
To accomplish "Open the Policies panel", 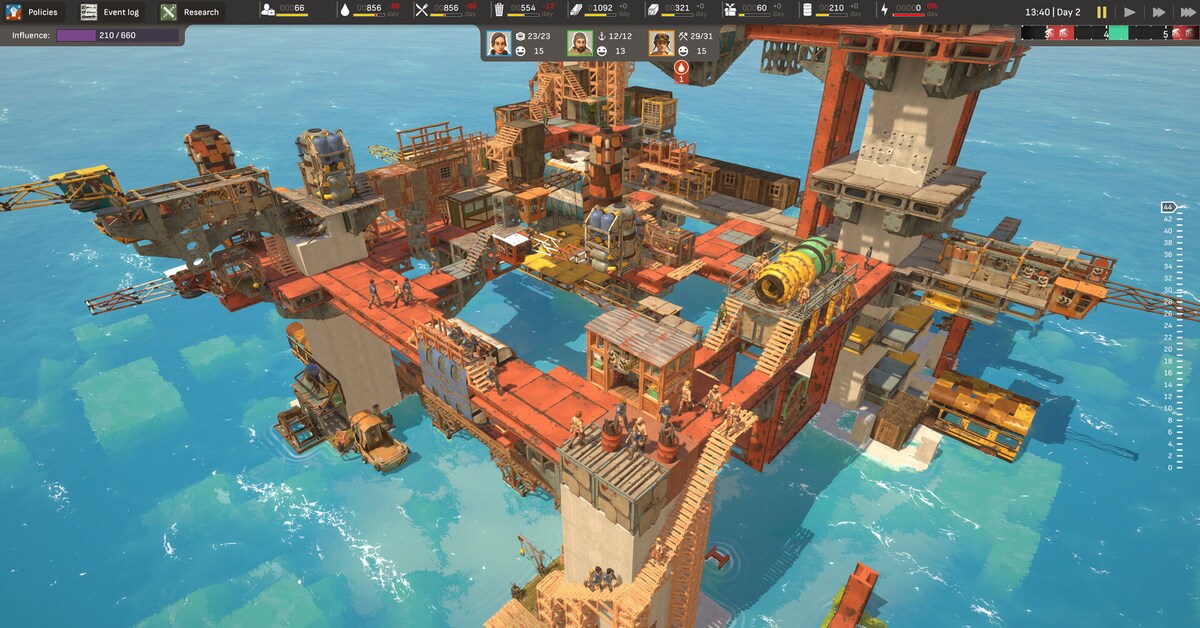I will coord(34,12).
